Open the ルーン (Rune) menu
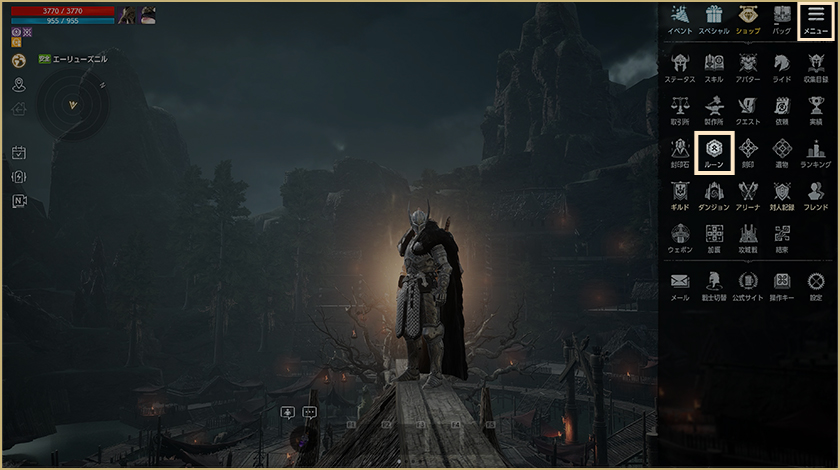 (714, 151)
